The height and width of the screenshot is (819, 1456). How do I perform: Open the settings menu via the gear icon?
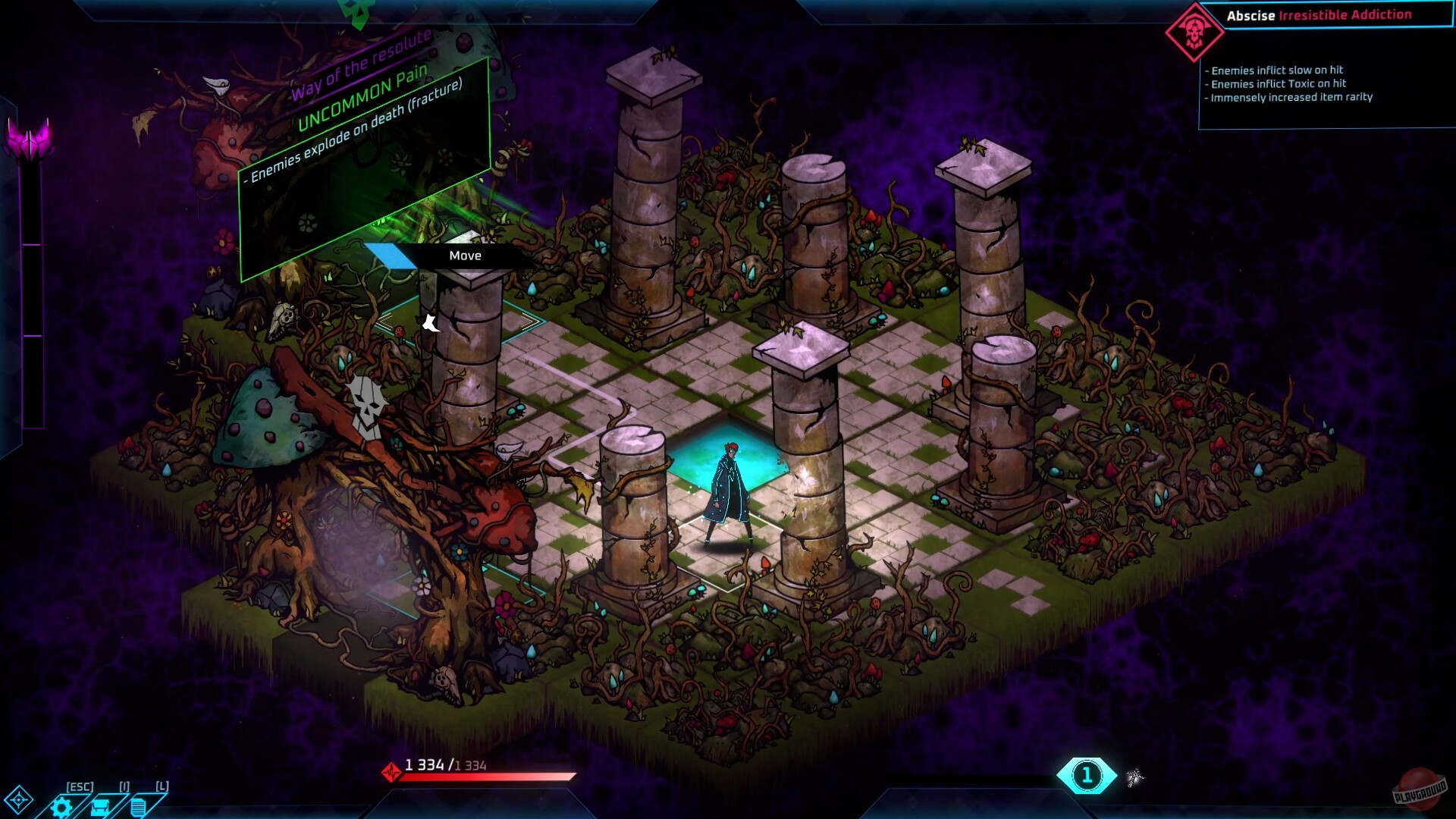[x=61, y=806]
